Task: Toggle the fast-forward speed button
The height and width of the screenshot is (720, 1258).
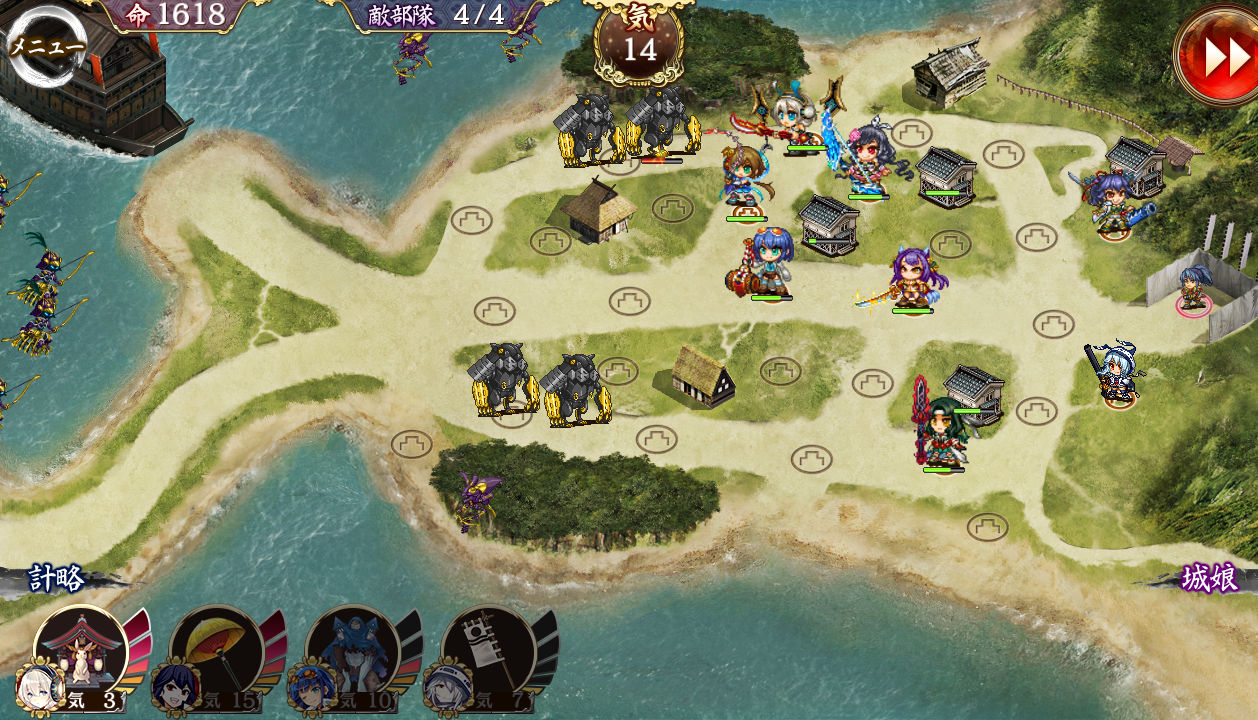Action: pos(1218,55)
